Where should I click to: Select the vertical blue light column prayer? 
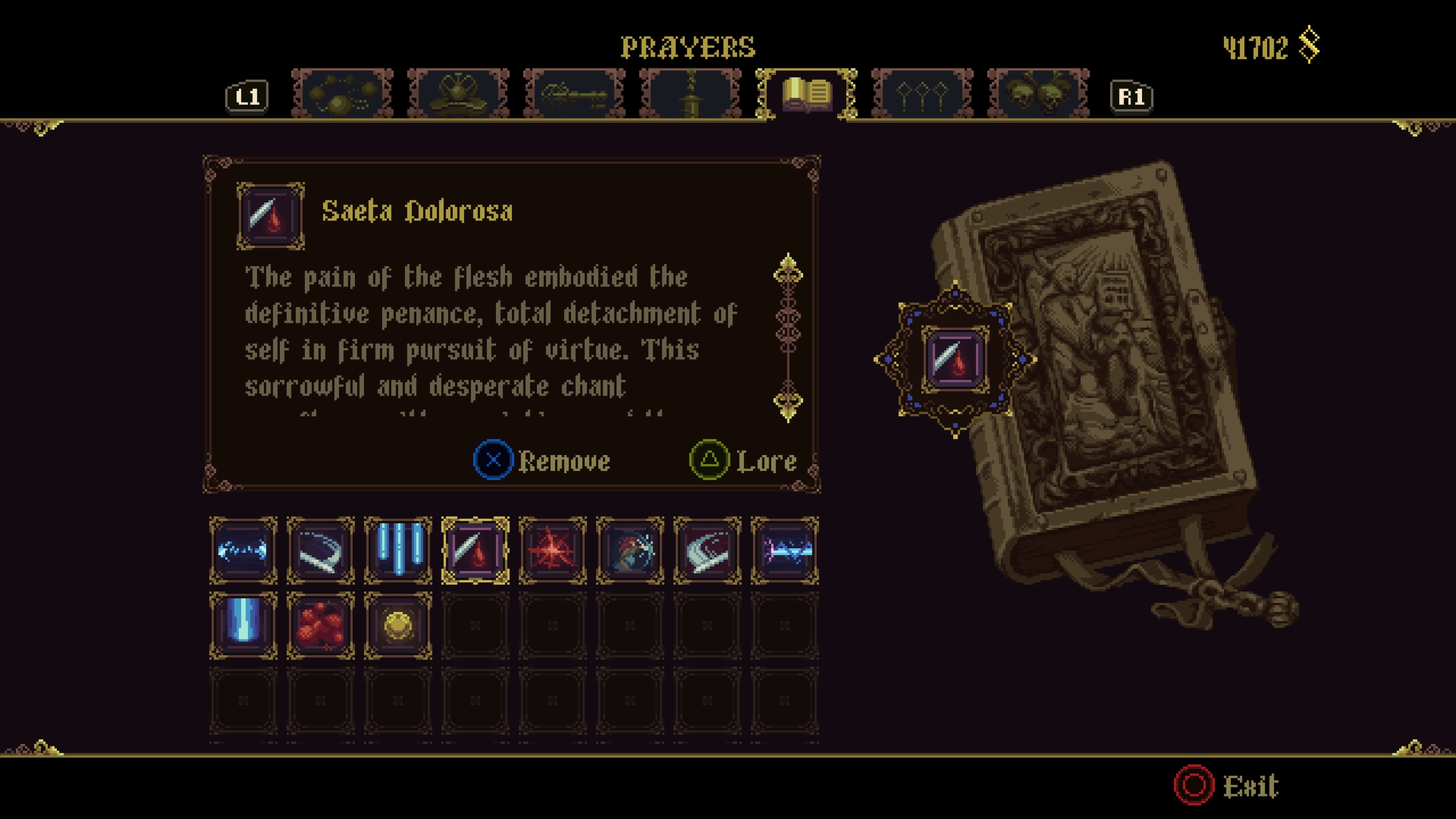tap(243, 626)
